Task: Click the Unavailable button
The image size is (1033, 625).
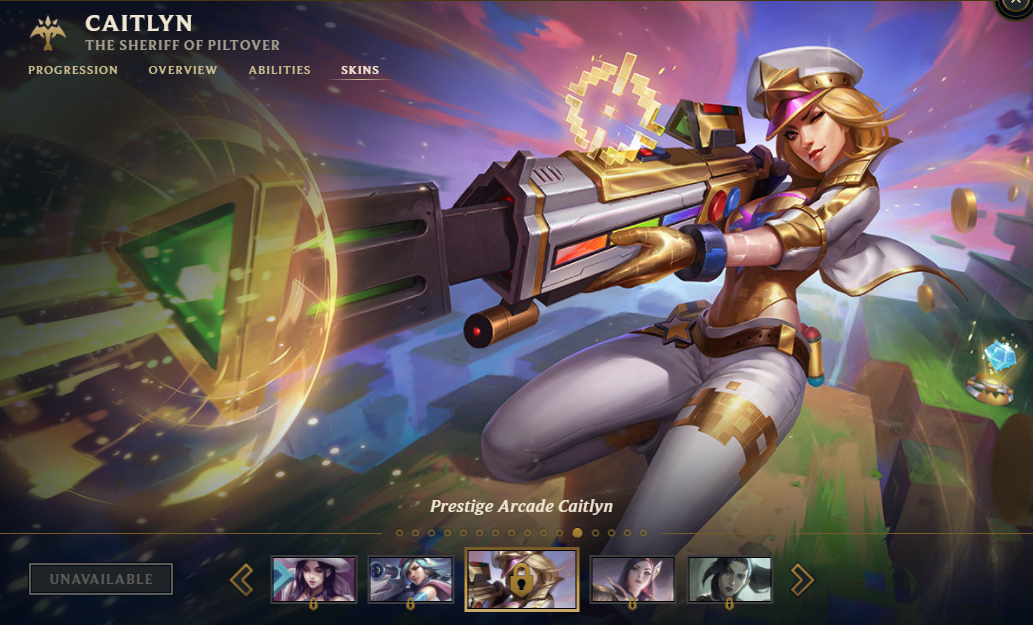Action: tap(101, 579)
